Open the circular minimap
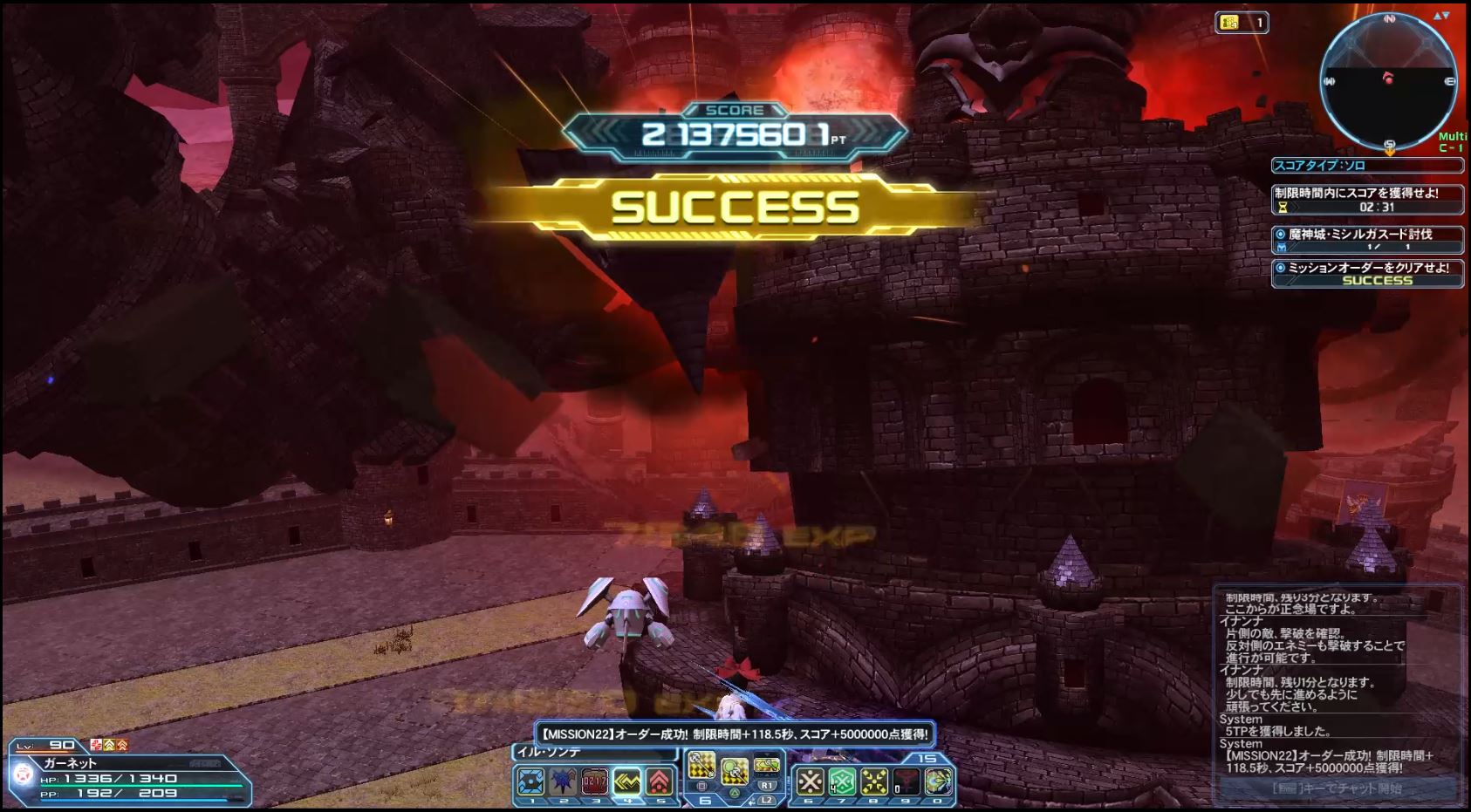1471x812 pixels. 1388,81
